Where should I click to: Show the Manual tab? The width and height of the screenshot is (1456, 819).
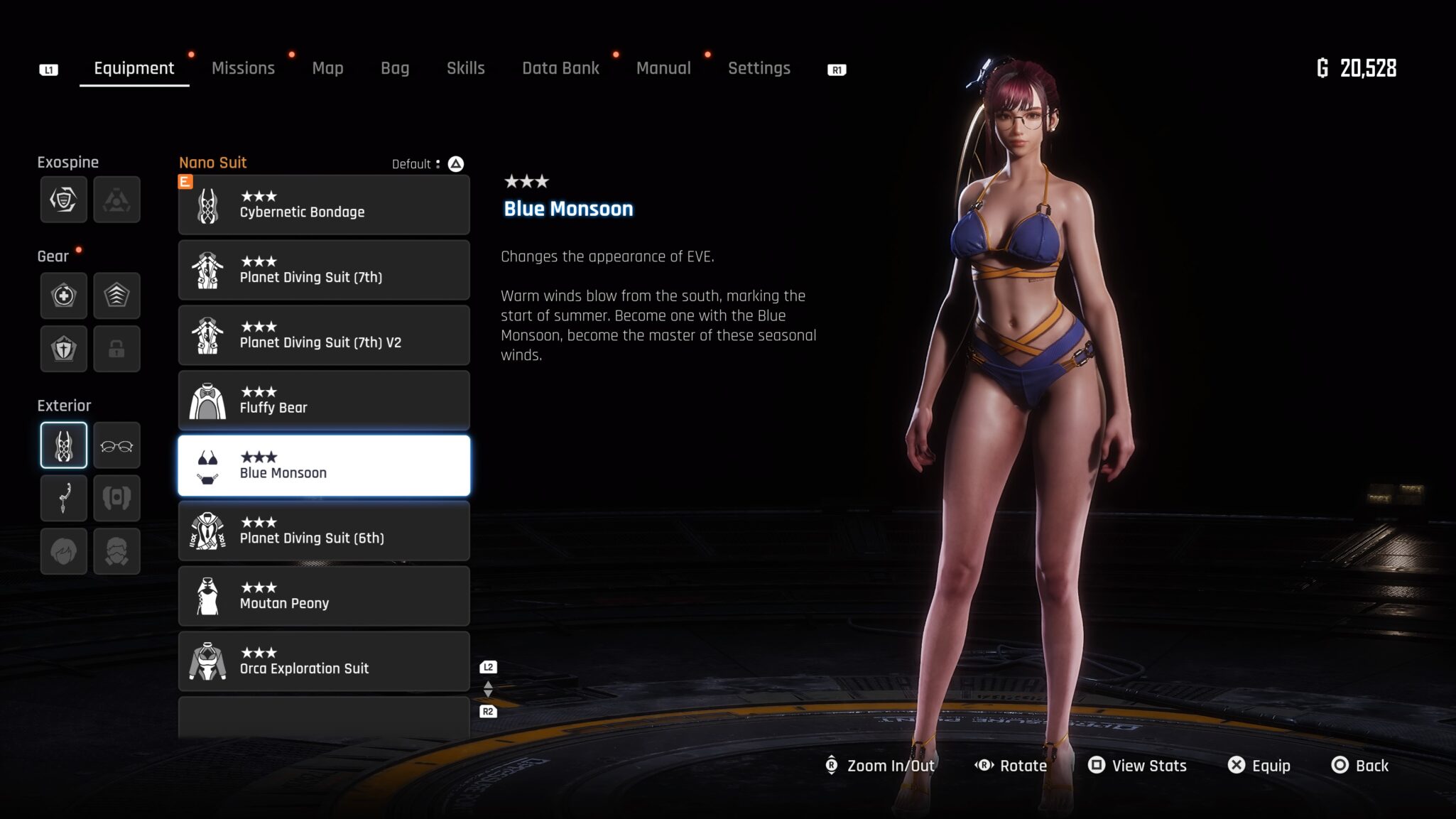pos(663,68)
